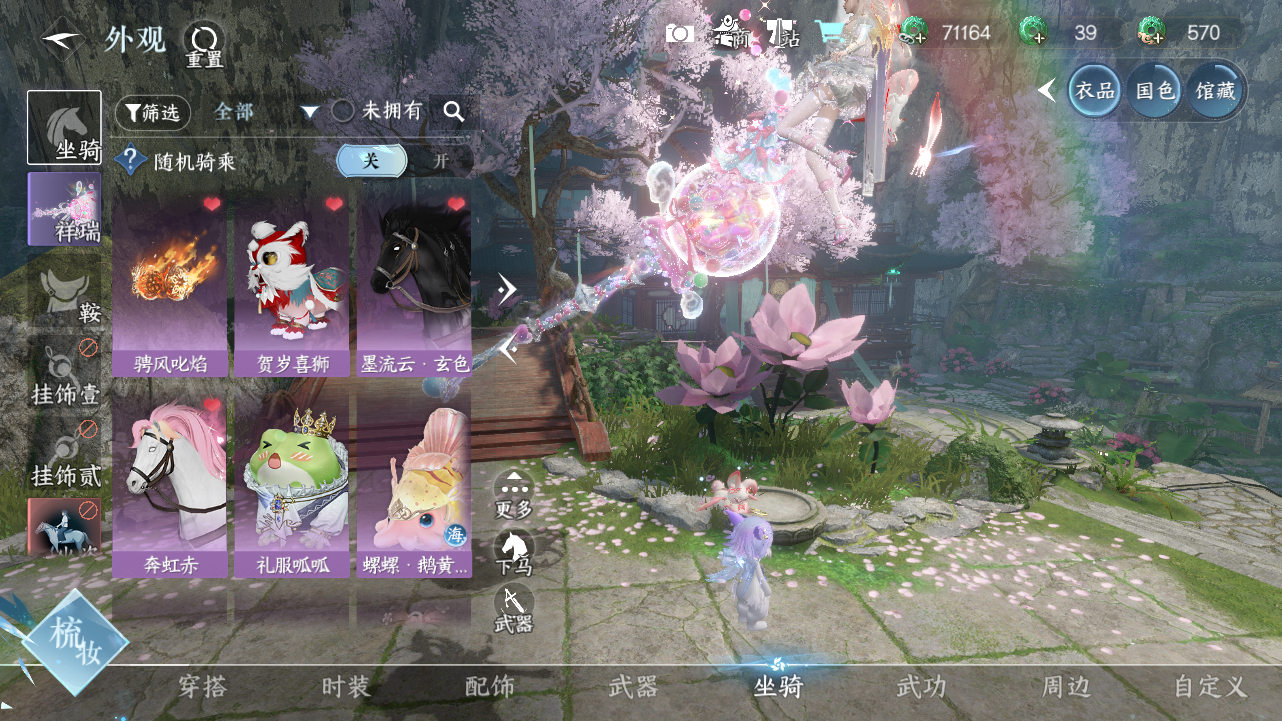Choose the 贺岁喜狮 mount card

[x=291, y=286]
